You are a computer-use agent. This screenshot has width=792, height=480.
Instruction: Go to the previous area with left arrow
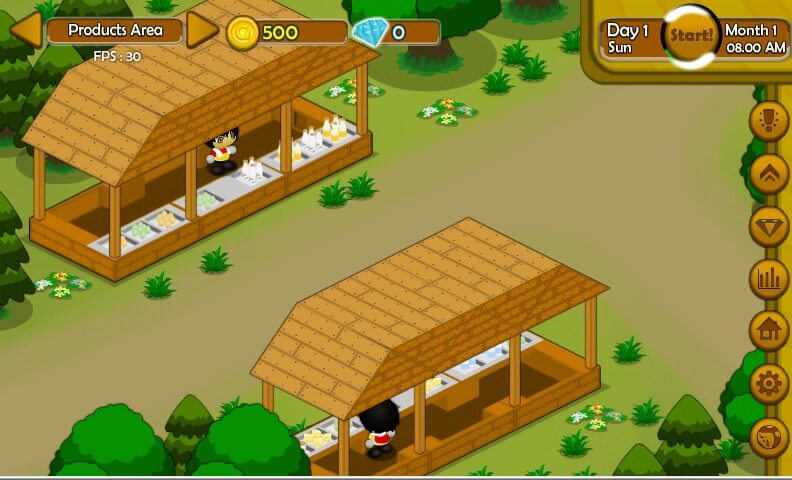tap(26, 30)
